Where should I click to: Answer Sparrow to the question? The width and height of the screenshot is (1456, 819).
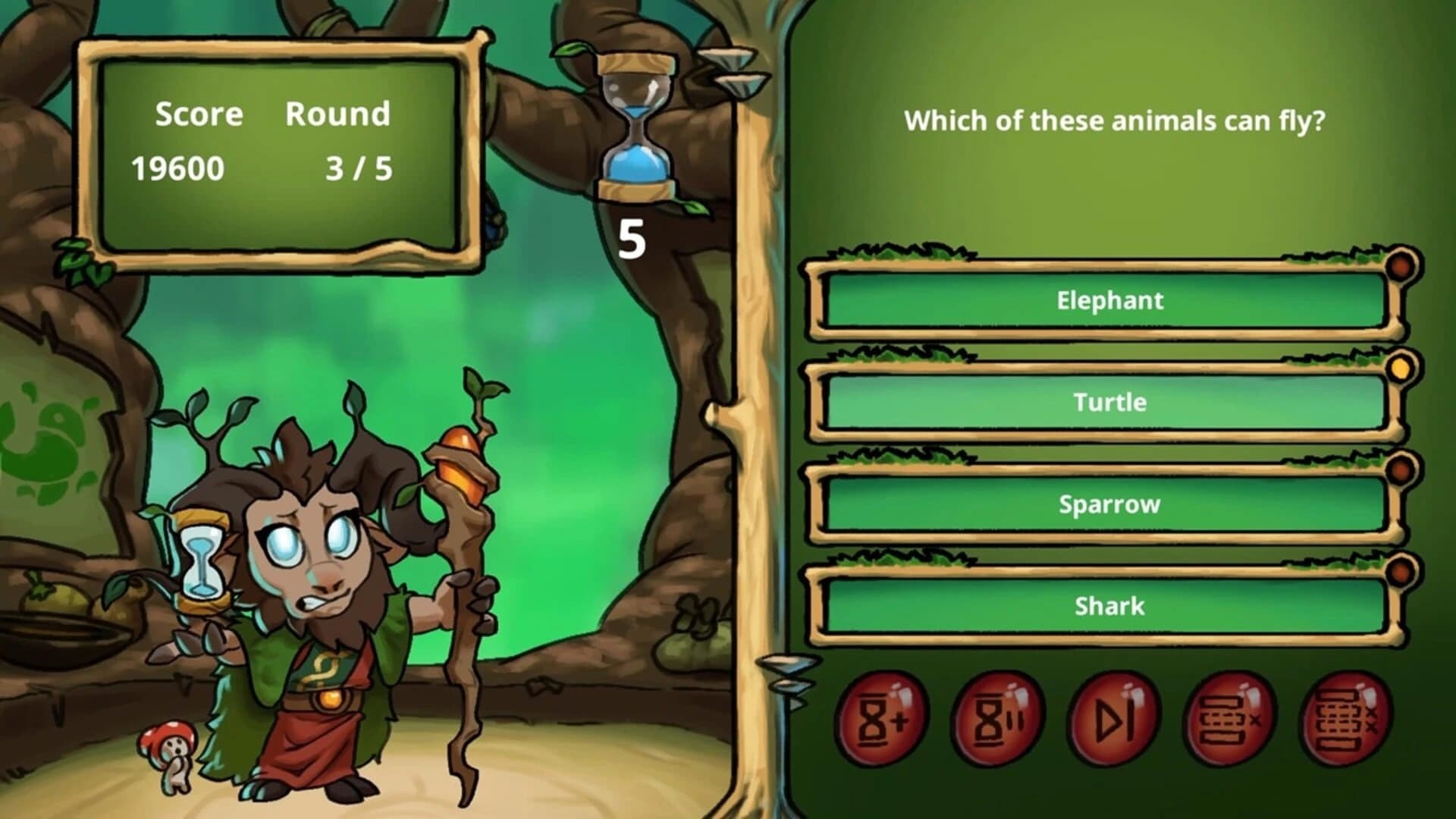coord(1107,503)
